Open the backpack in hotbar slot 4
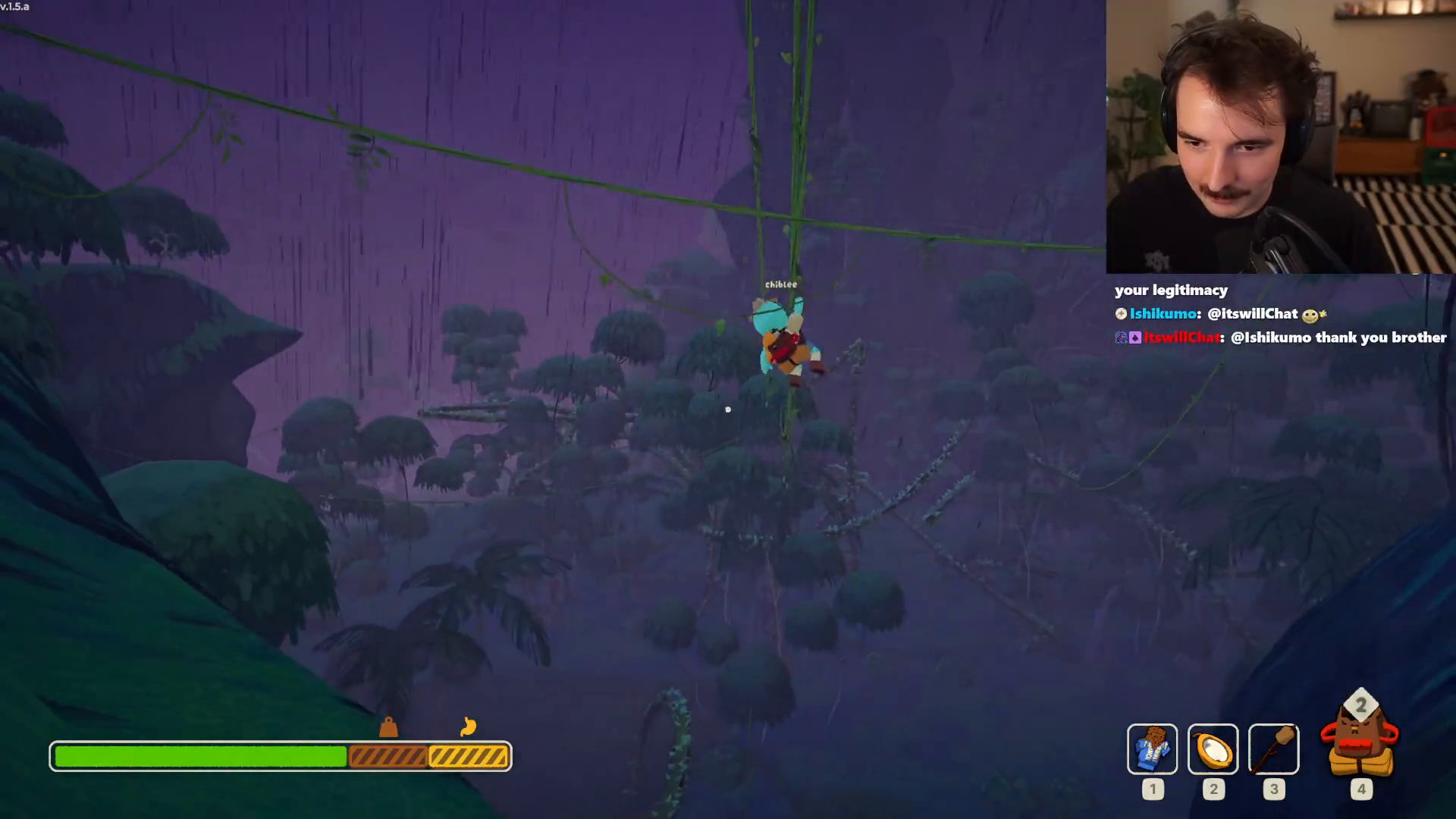 (x=1361, y=747)
